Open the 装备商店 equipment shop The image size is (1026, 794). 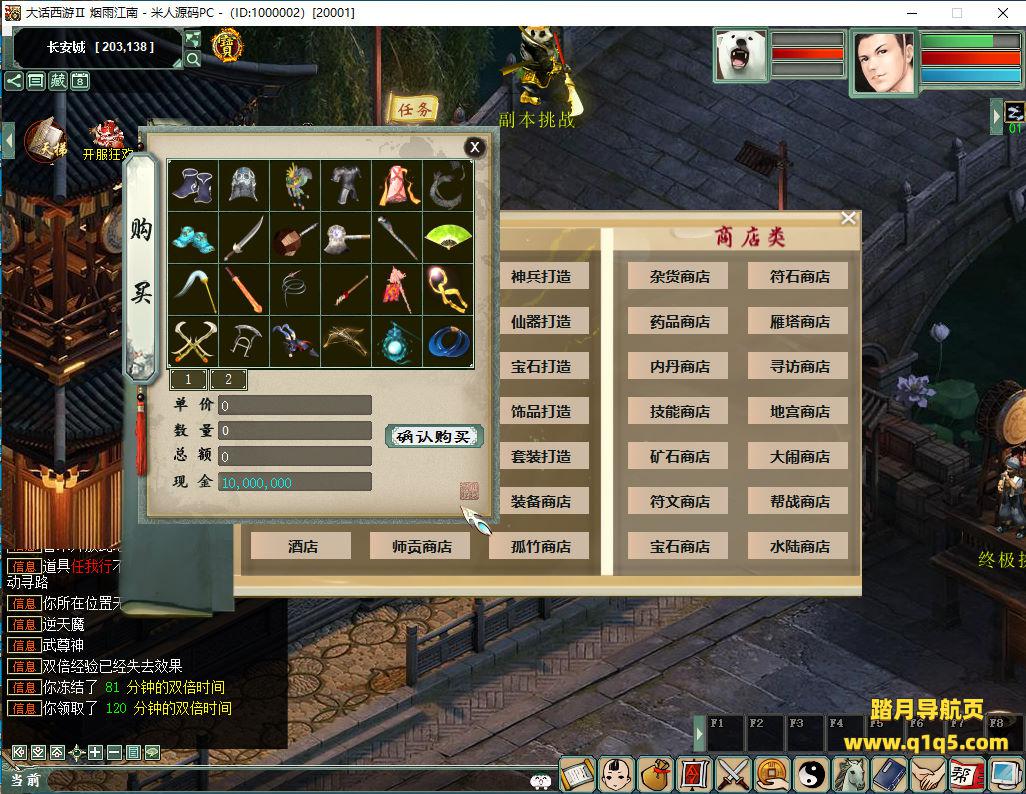coord(541,501)
